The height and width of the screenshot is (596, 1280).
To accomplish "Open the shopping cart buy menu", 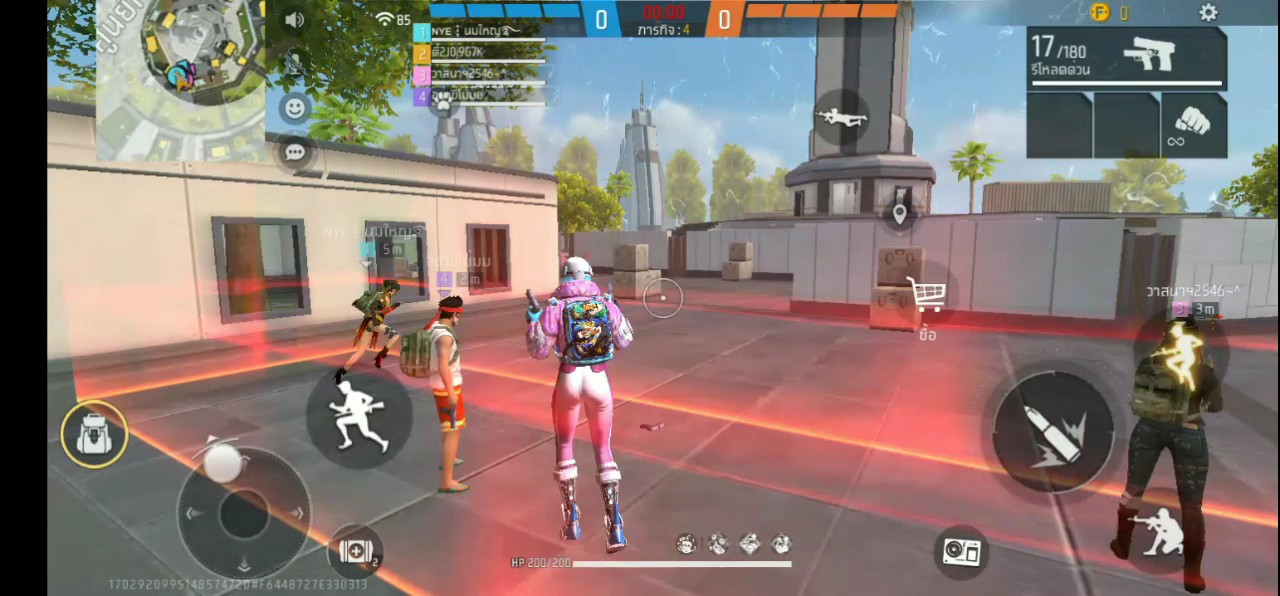I will coord(926,294).
